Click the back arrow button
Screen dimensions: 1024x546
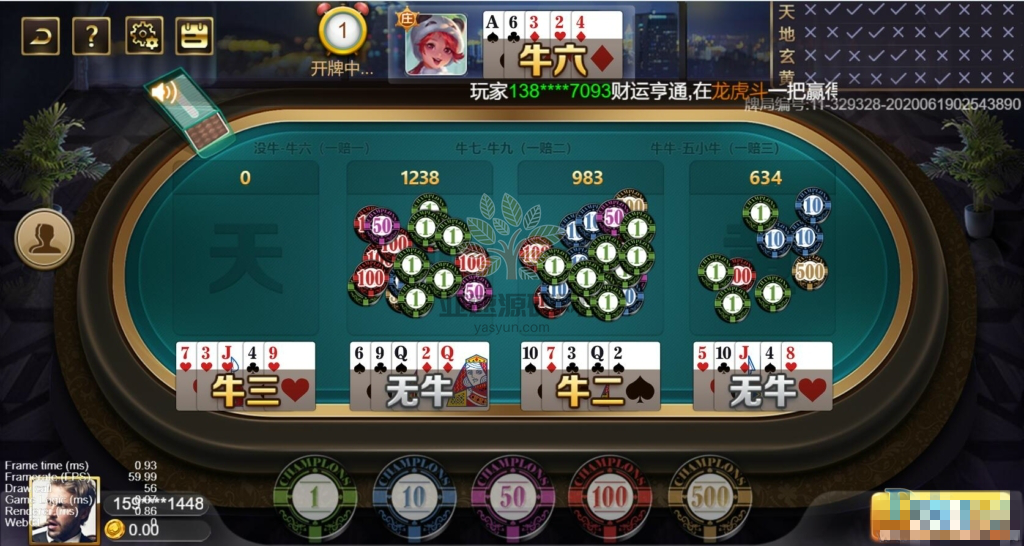pos(40,37)
